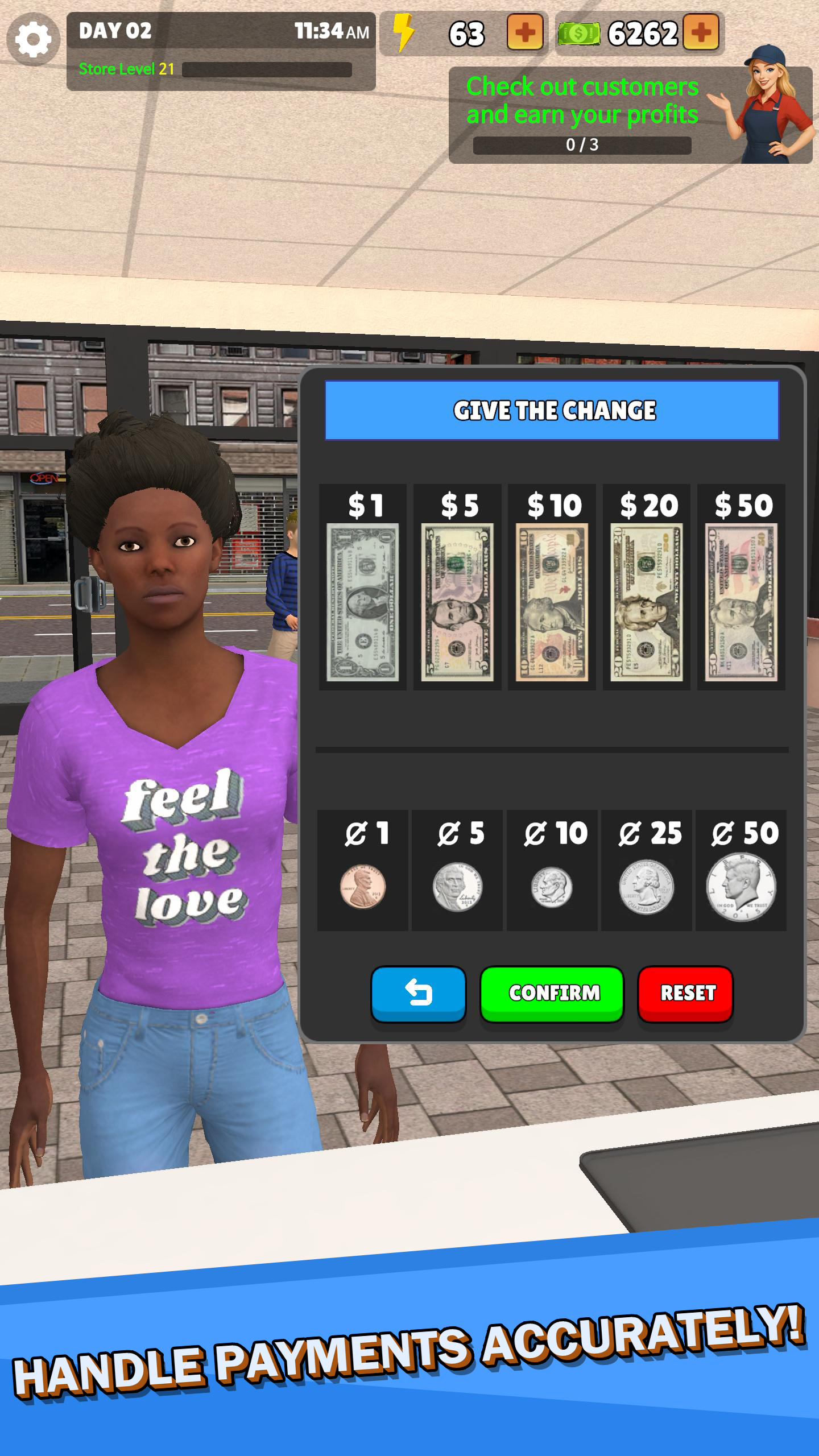This screenshot has width=819, height=1456.
Task: Pick the 25 cent quarter coin
Action: click(647, 871)
